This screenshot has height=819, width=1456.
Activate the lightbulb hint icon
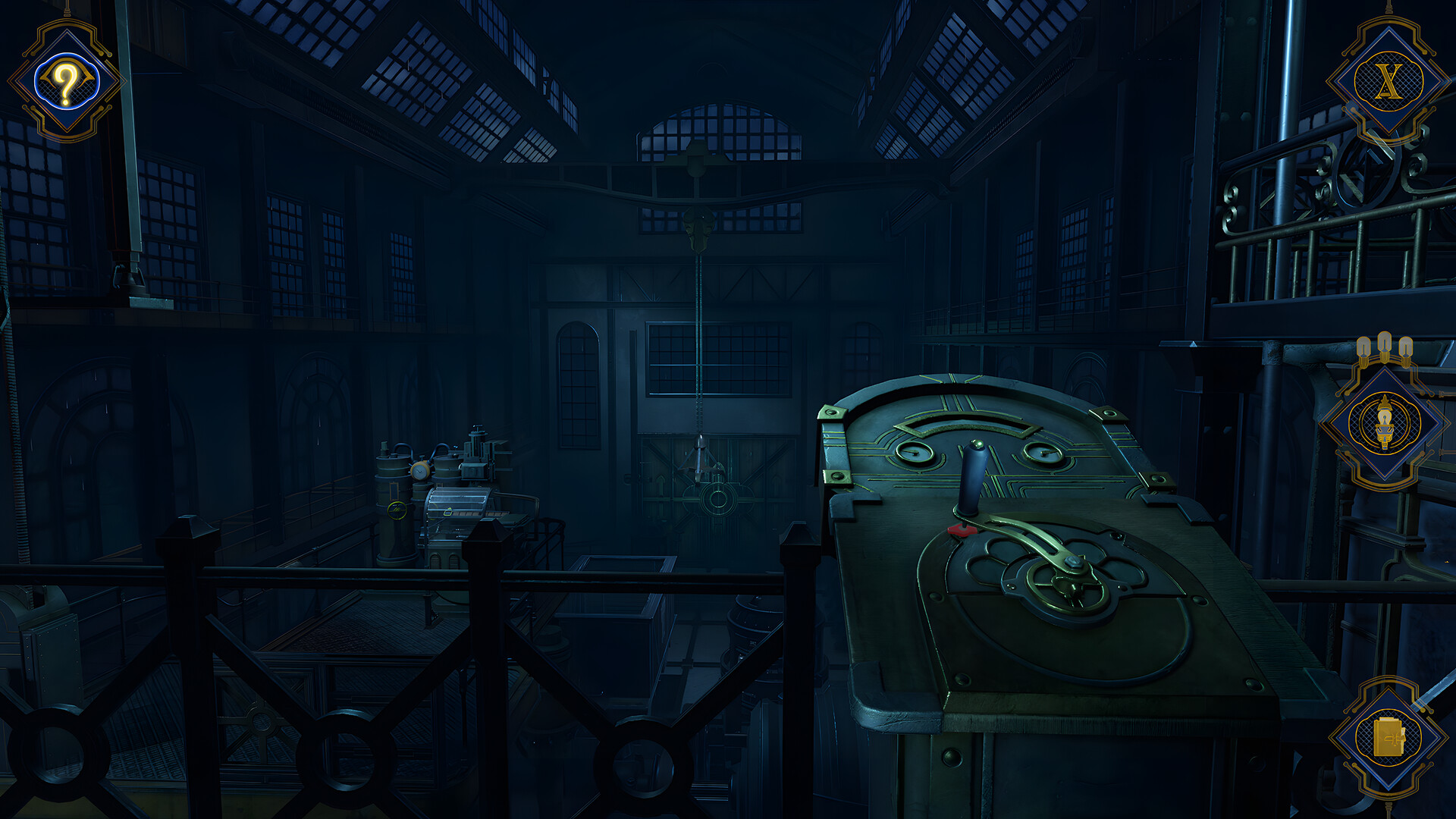[1385, 423]
